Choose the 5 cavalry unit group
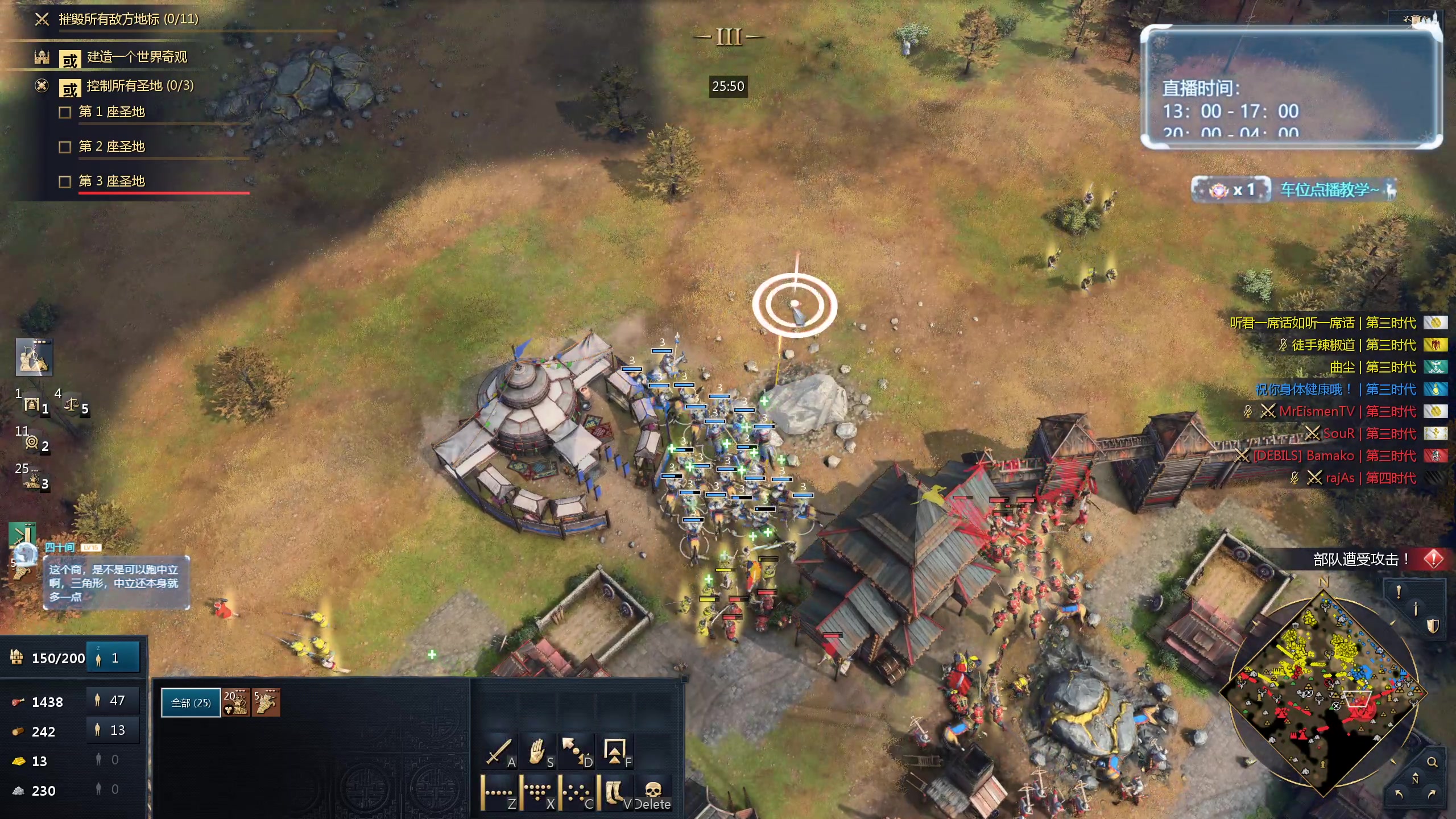 pos(266,703)
